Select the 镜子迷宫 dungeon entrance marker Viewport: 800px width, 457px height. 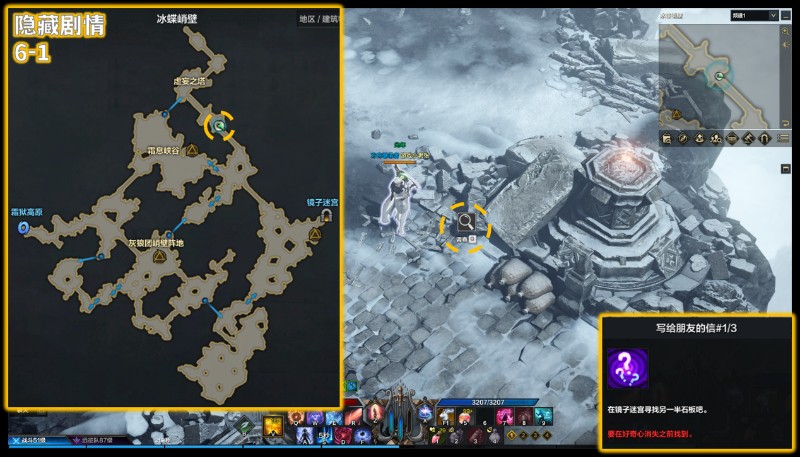[x=326, y=215]
